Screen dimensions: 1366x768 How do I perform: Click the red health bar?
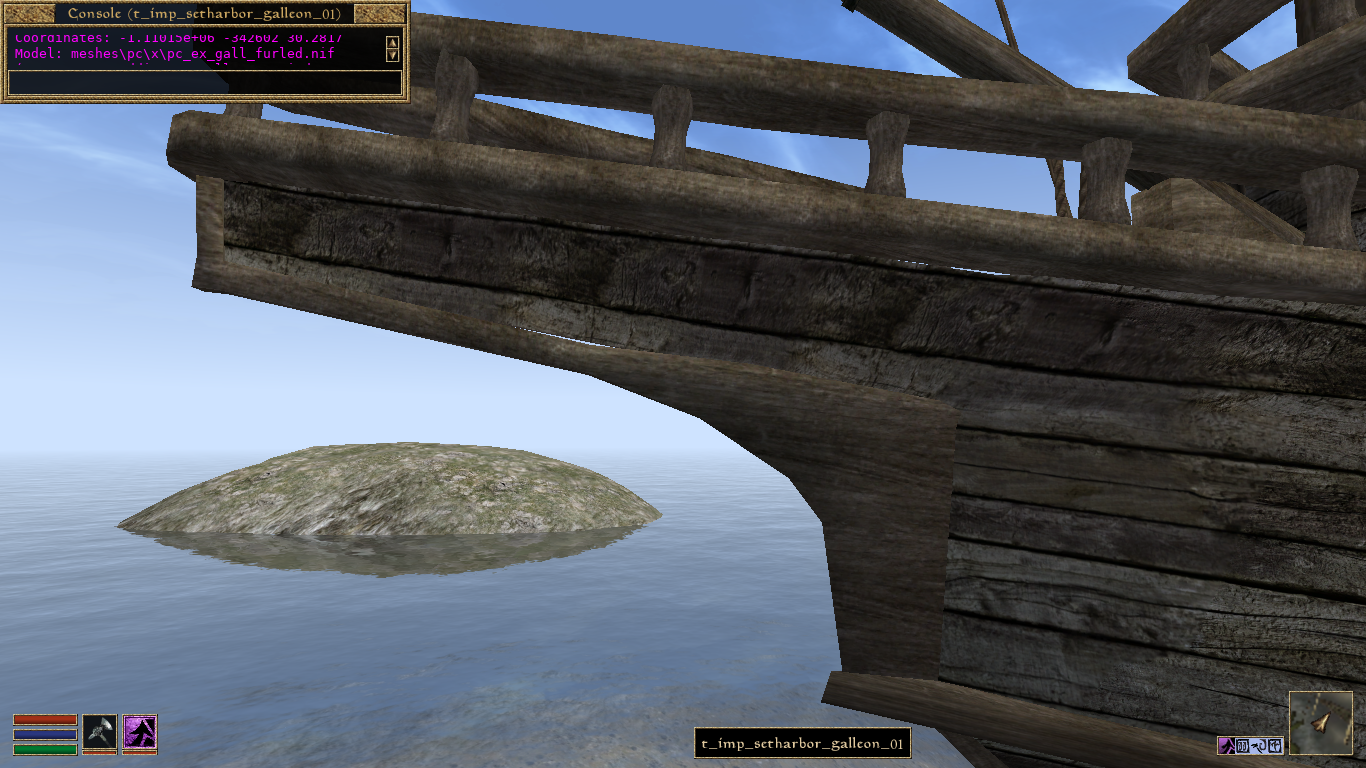click(x=45, y=719)
